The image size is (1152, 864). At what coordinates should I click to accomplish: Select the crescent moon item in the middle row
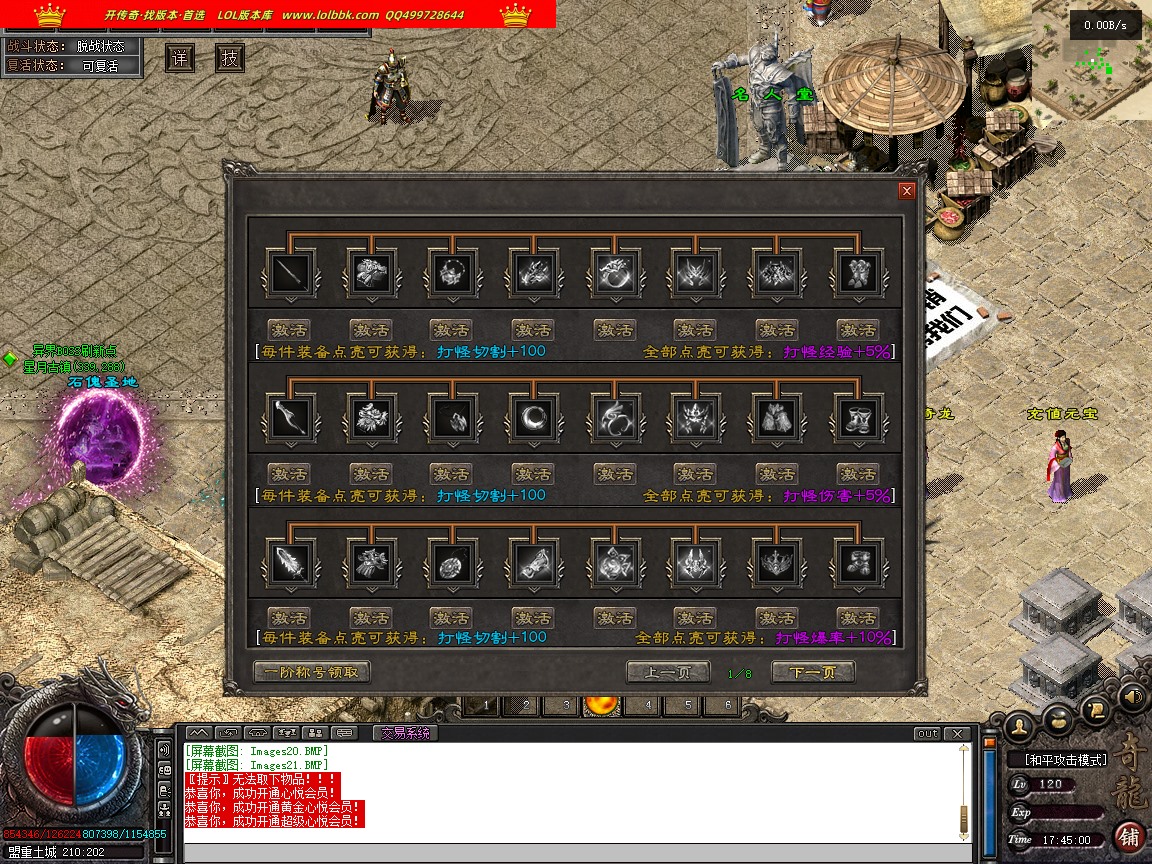(x=533, y=417)
